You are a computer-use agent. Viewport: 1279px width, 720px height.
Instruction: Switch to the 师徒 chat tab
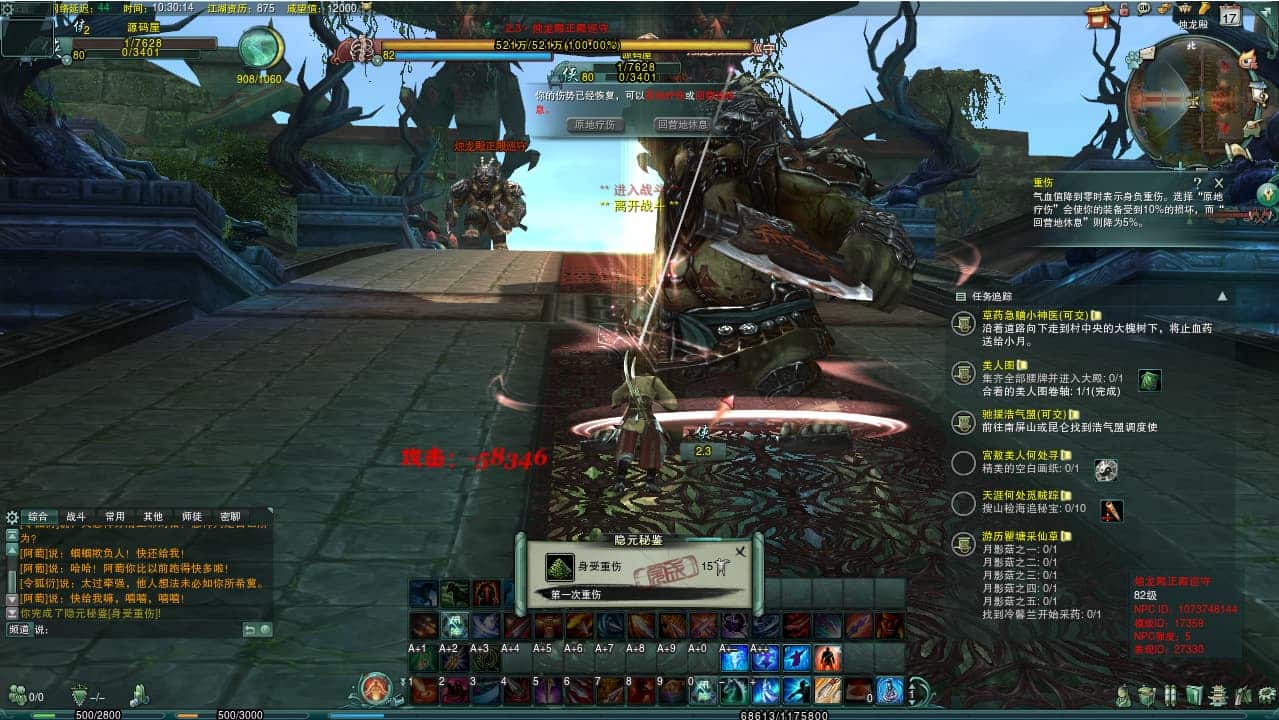click(x=191, y=517)
